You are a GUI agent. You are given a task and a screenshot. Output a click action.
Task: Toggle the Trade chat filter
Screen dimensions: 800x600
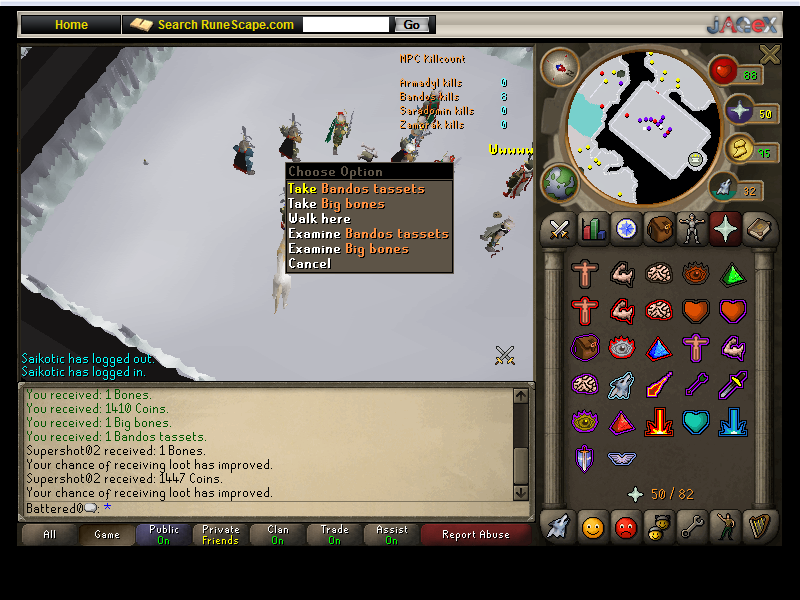click(x=335, y=535)
